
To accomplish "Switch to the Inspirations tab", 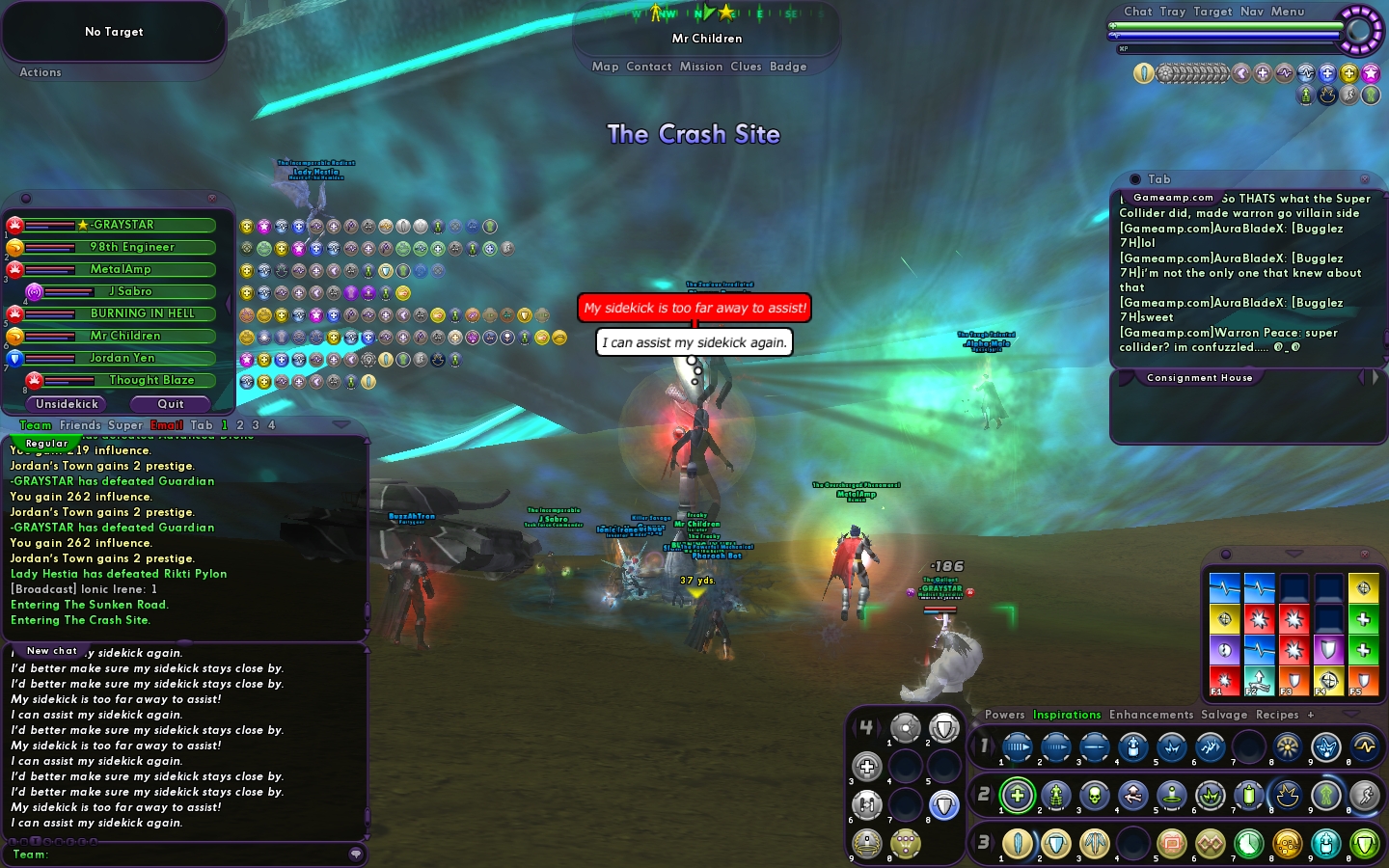I will tap(1067, 715).
